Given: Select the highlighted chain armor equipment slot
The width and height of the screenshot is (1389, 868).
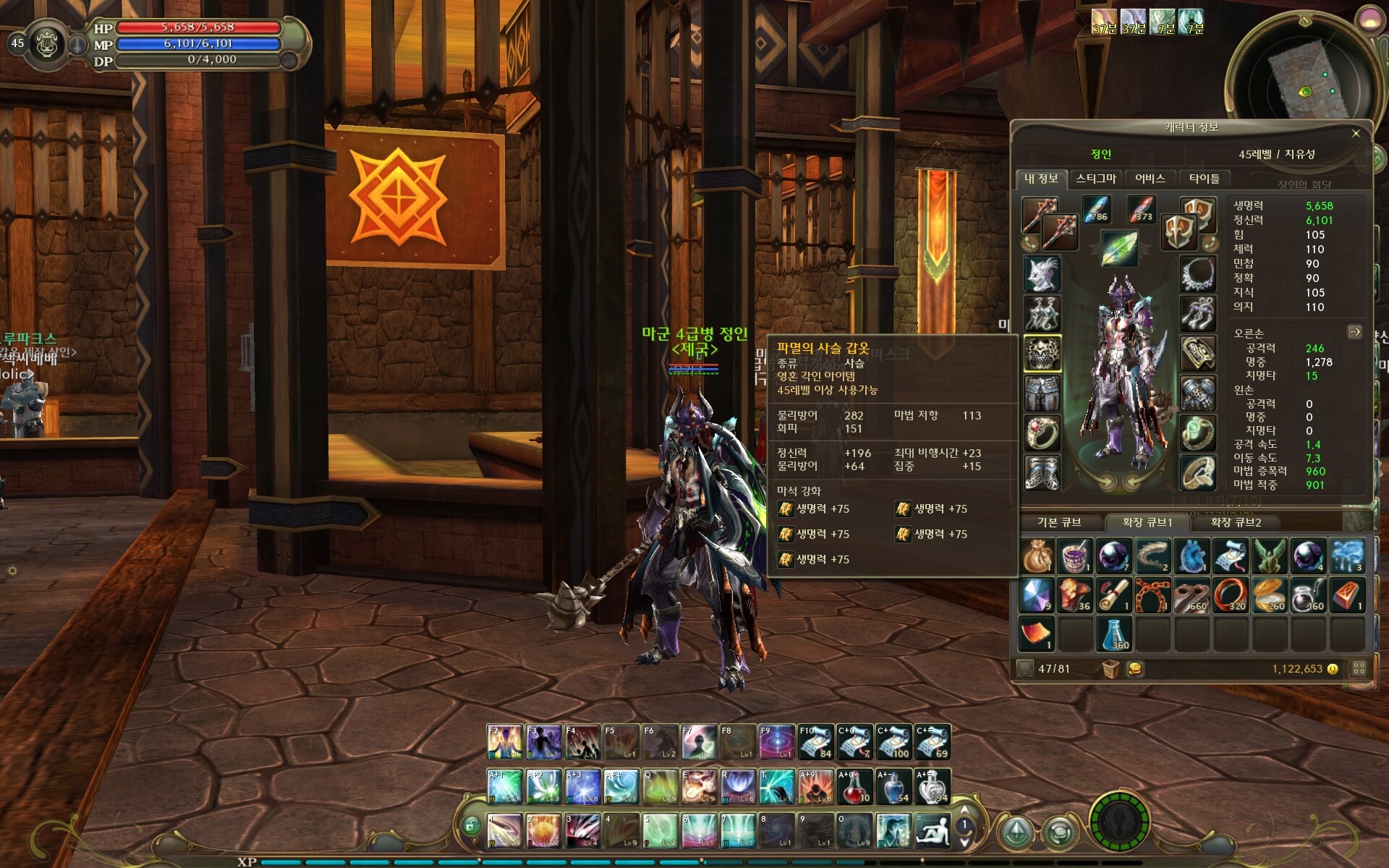Looking at the screenshot, I should point(1042,354).
